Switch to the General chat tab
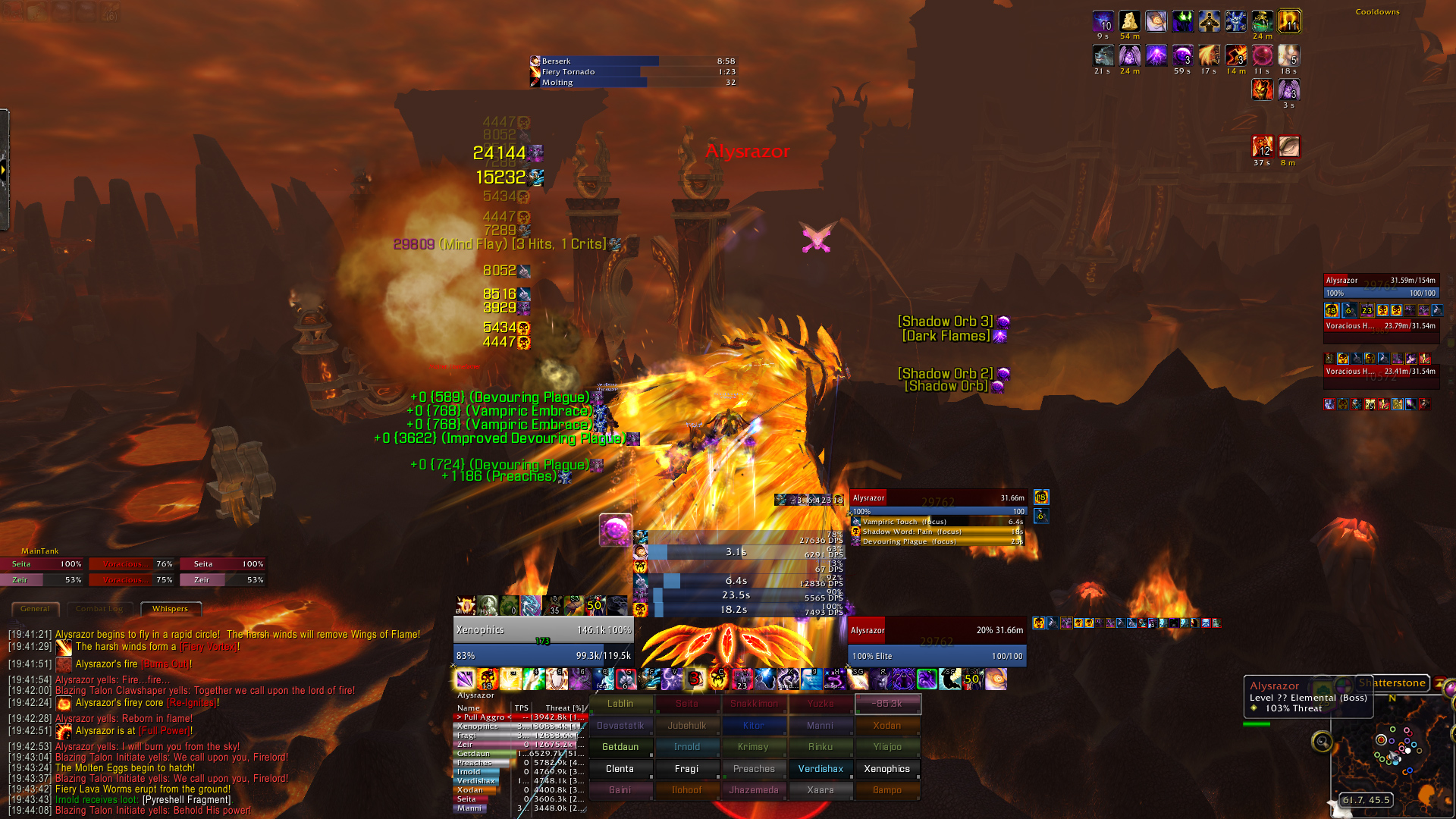Image resolution: width=1456 pixels, height=819 pixels. point(36,609)
